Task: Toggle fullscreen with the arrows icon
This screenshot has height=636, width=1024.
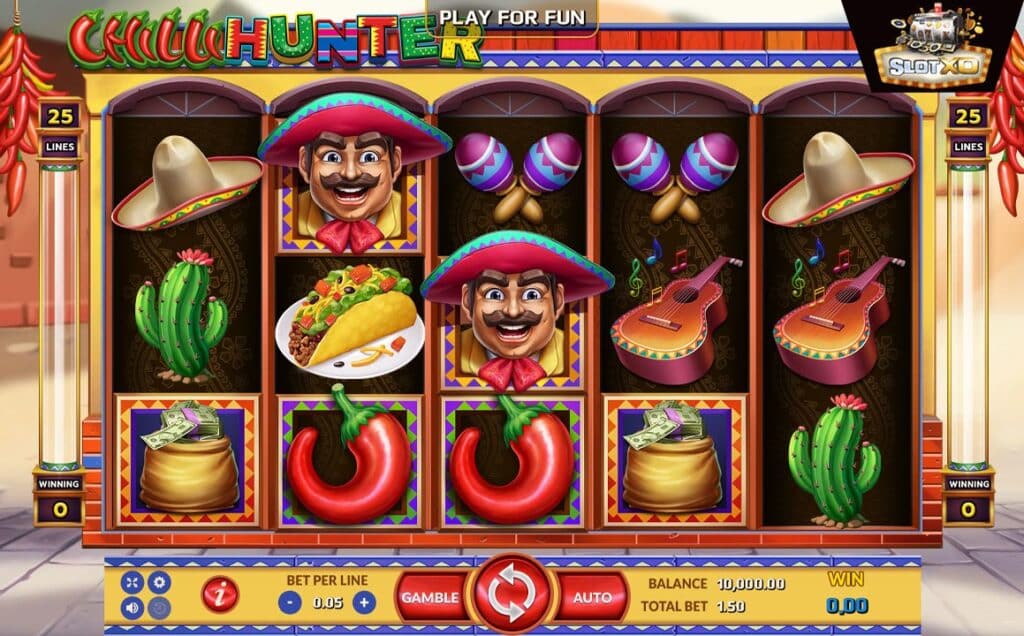Action: point(133,582)
